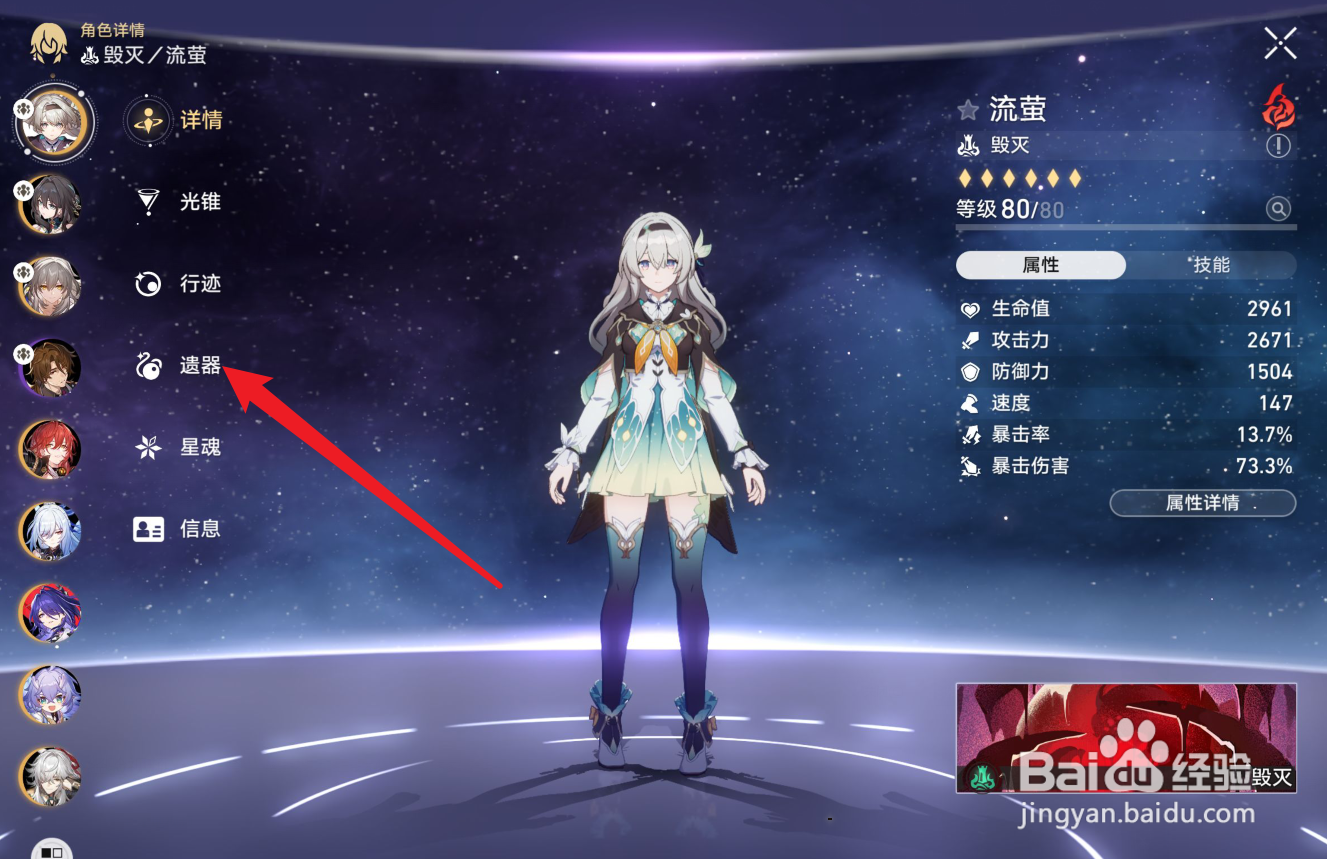Switch to the 技能 tab
The width and height of the screenshot is (1327, 859).
pyautogui.click(x=1211, y=264)
